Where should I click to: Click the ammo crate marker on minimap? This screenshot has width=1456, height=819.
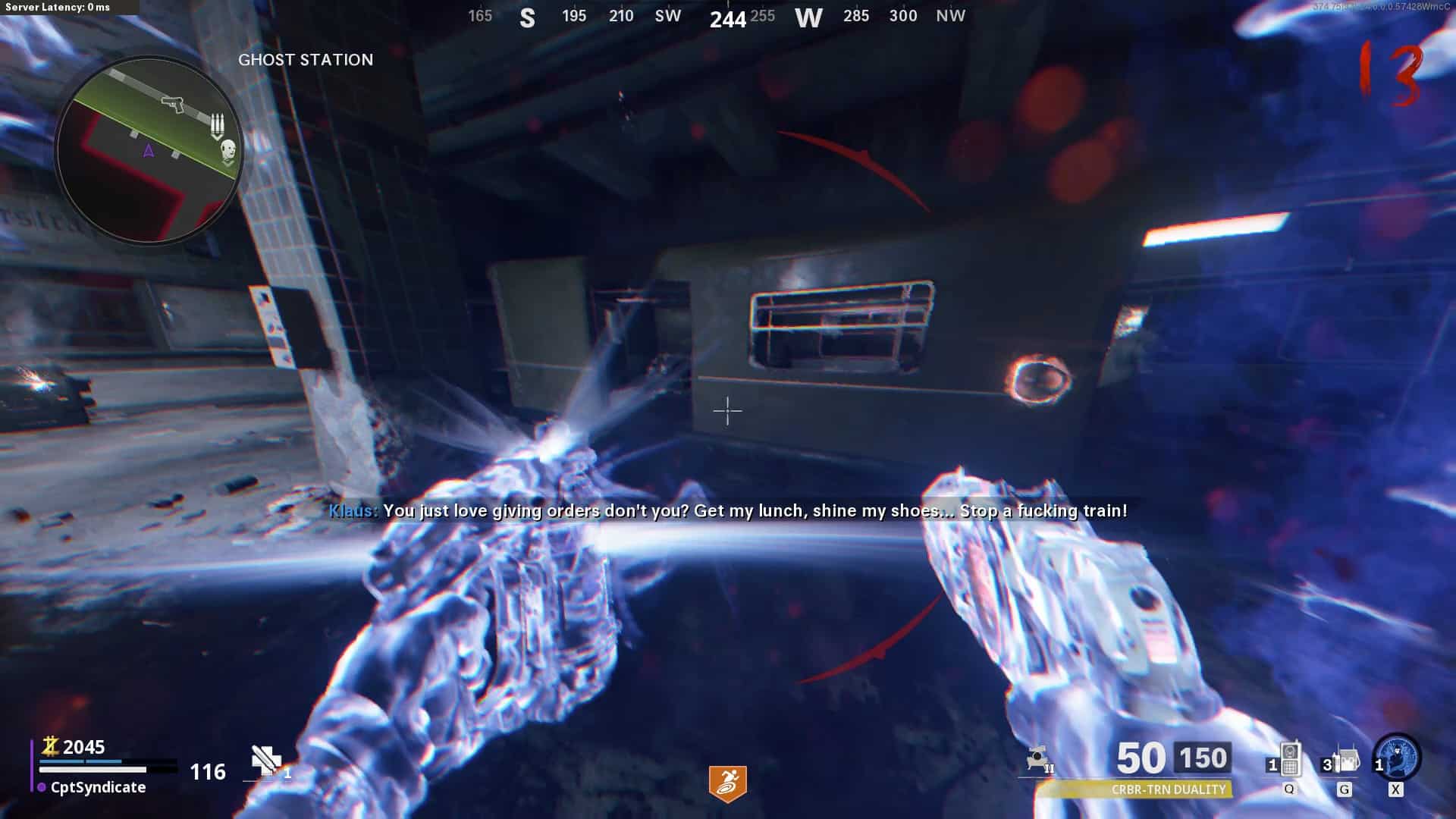point(218,125)
